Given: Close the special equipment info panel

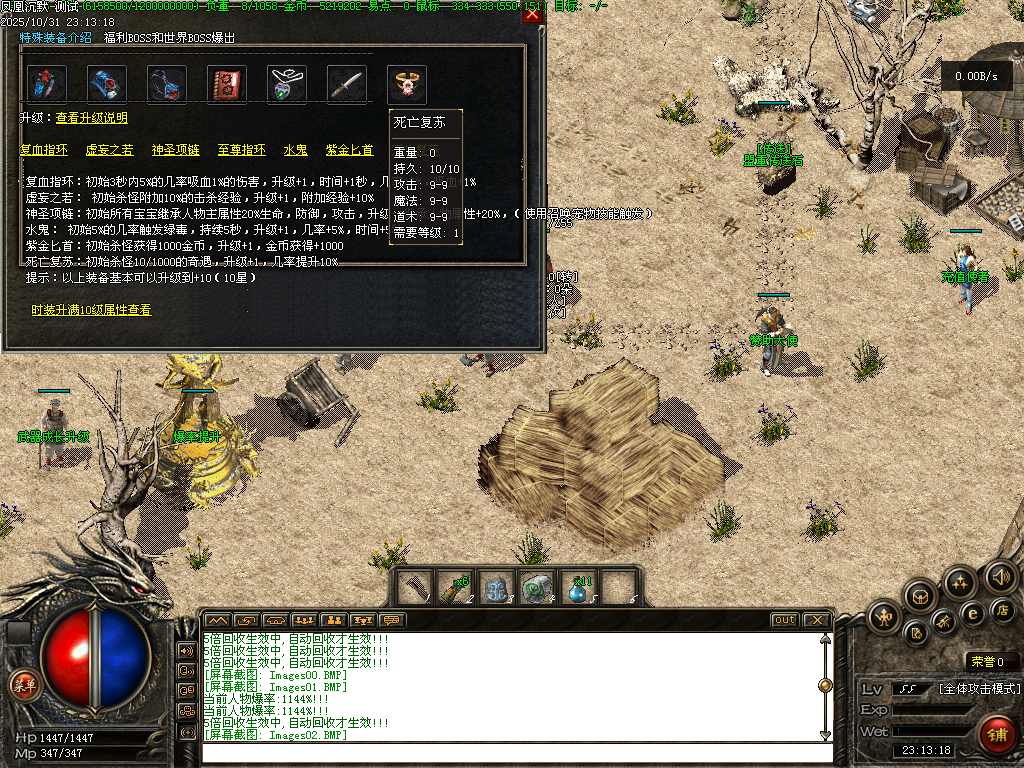Looking at the screenshot, I should point(533,14).
